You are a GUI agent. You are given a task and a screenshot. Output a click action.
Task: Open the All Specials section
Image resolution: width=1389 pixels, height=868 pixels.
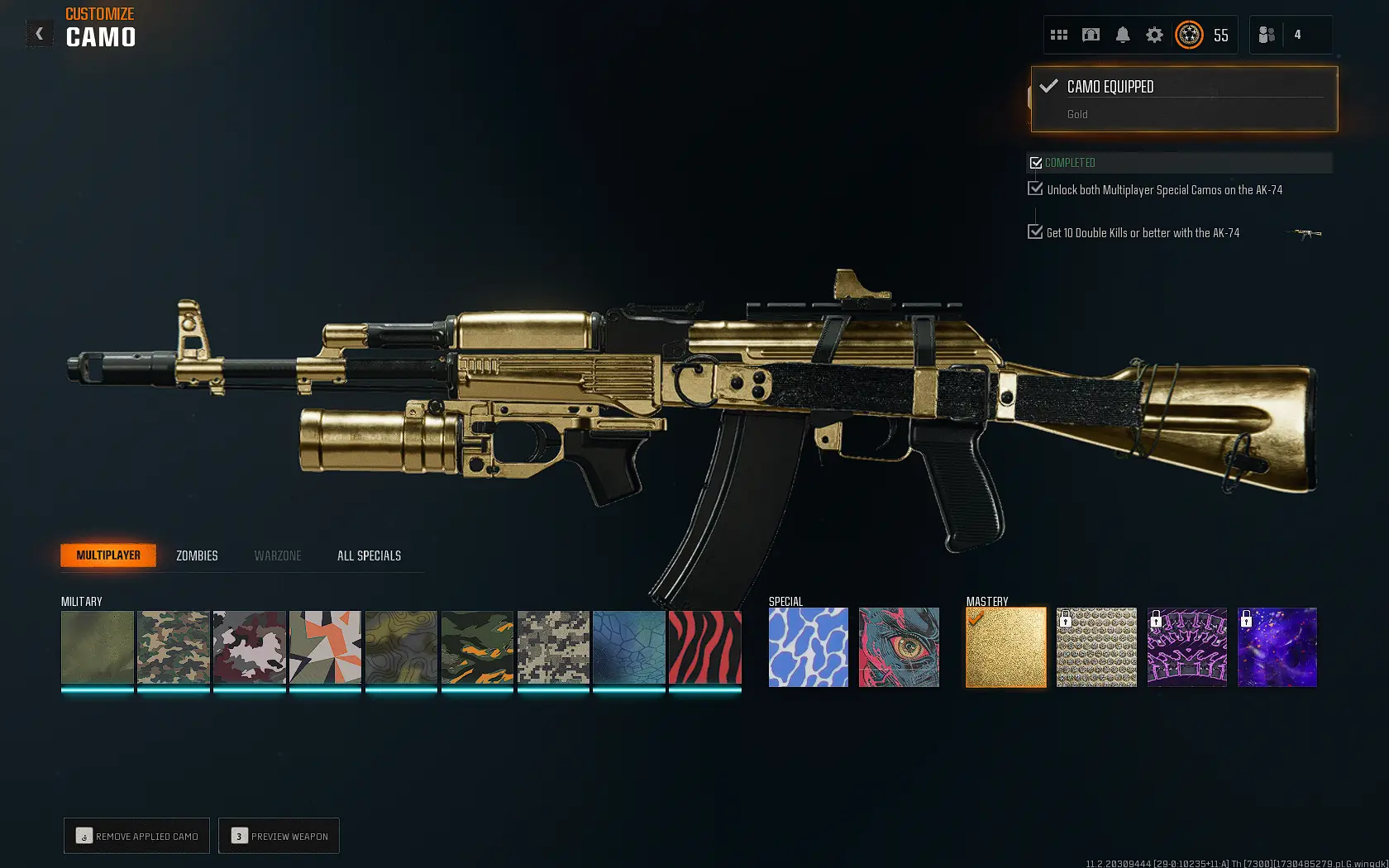368,556
